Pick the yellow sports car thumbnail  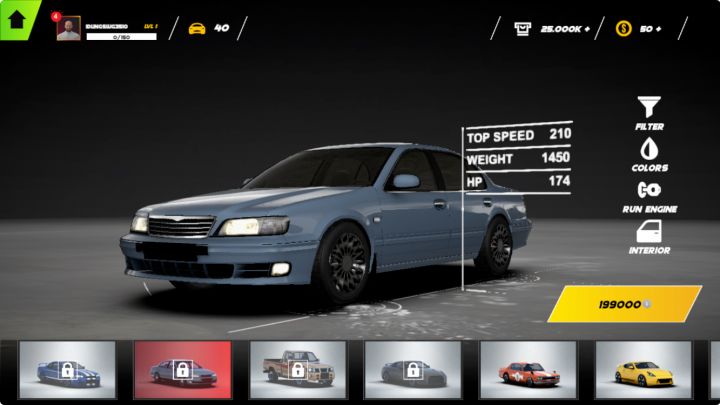(642, 370)
